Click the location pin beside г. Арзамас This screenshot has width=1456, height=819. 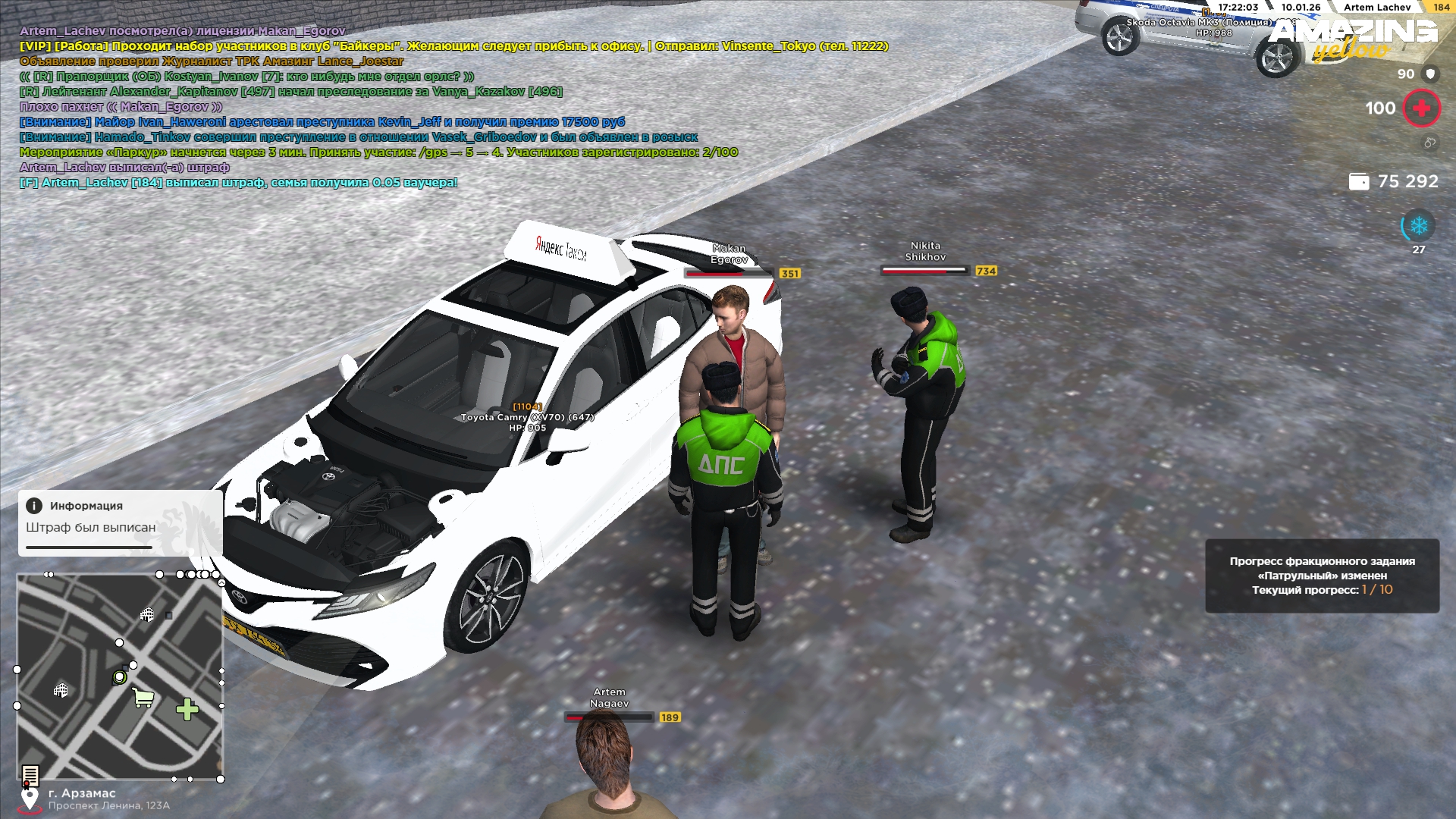(30, 799)
